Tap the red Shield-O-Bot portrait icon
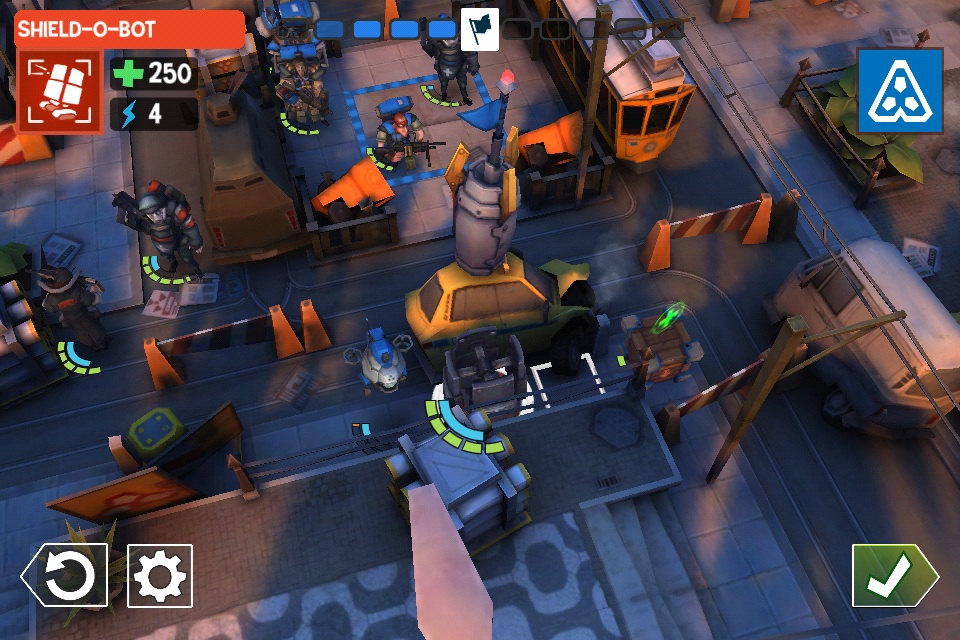Viewport: 960px width, 640px height. pyautogui.click(x=58, y=92)
